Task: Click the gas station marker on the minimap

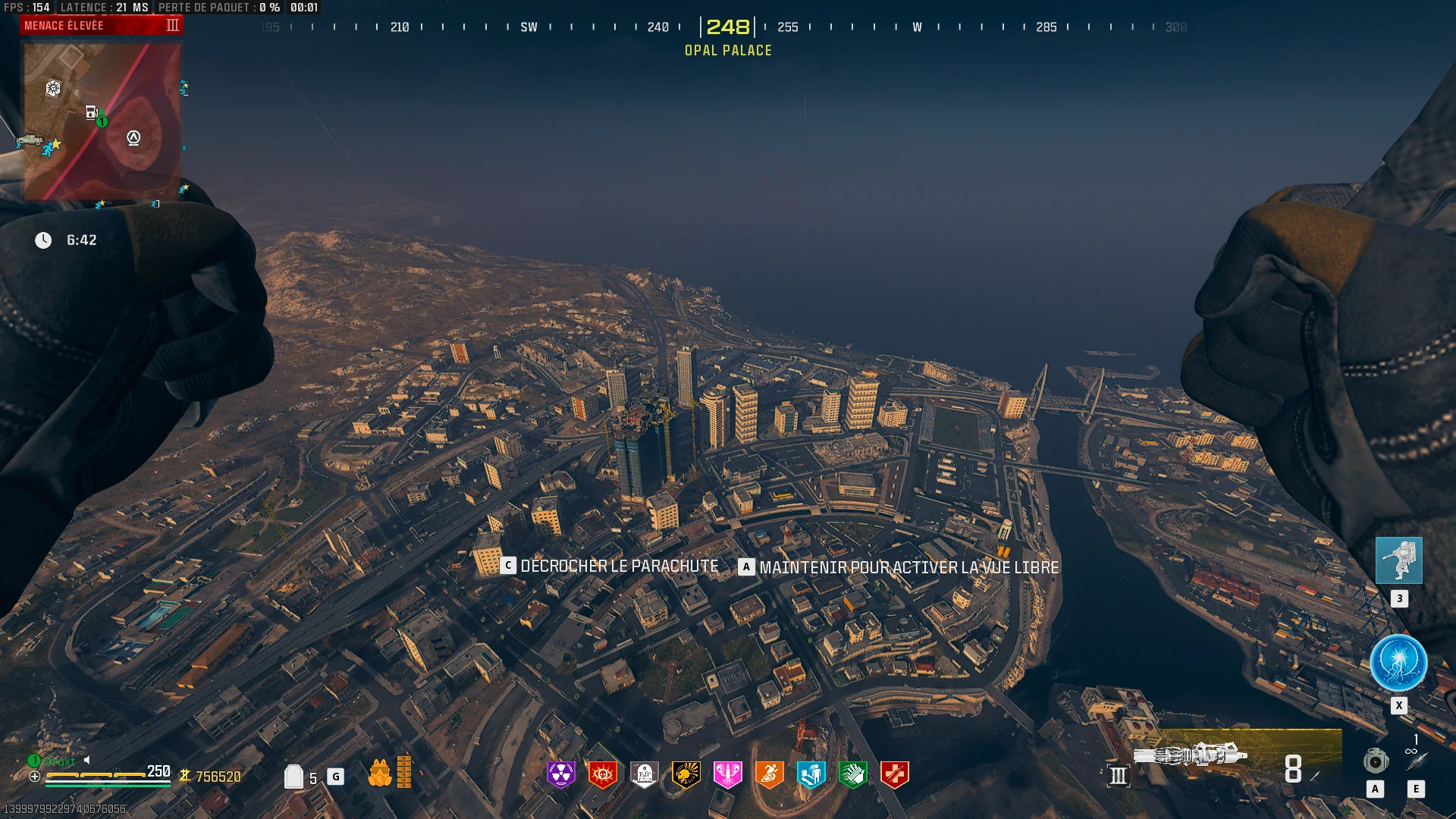Action: tap(91, 112)
